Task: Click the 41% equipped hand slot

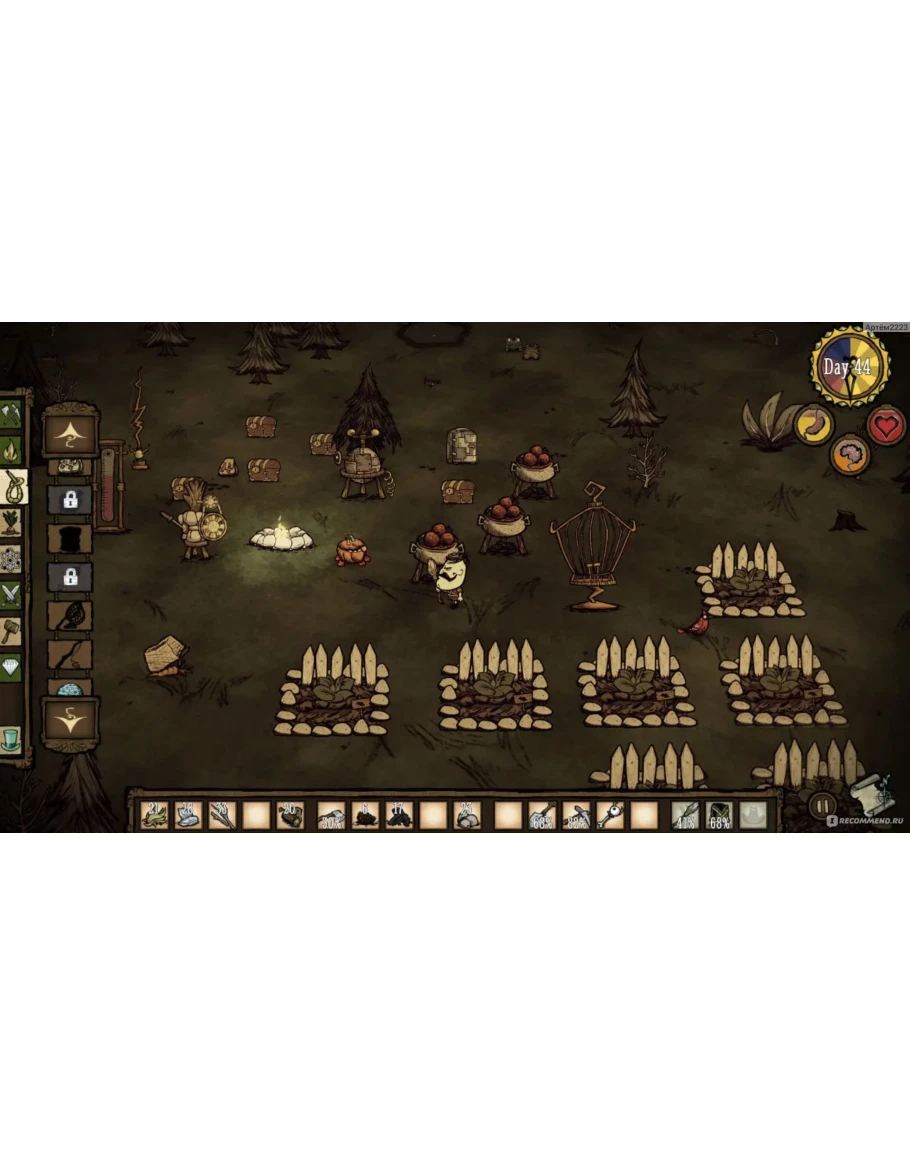Action: tap(686, 815)
